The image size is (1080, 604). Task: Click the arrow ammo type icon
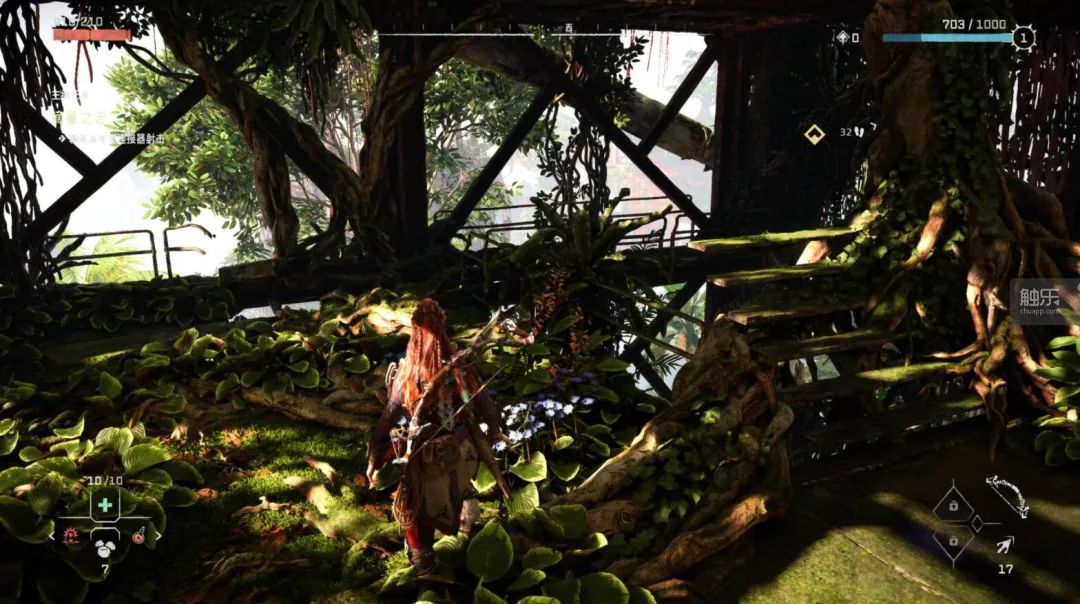tap(1004, 546)
